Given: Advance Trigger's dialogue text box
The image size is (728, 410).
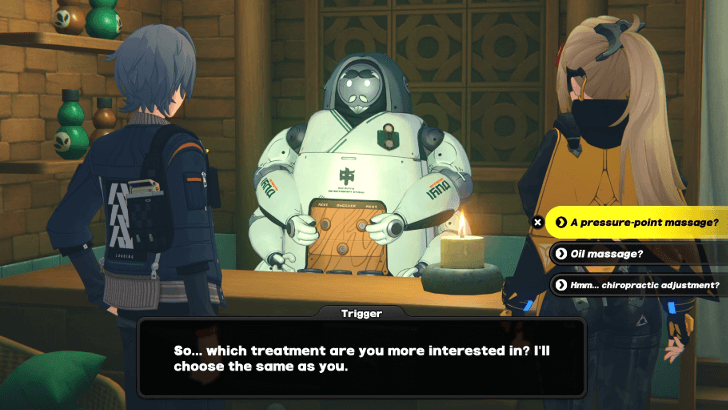Looking at the screenshot, I should coord(361,358).
